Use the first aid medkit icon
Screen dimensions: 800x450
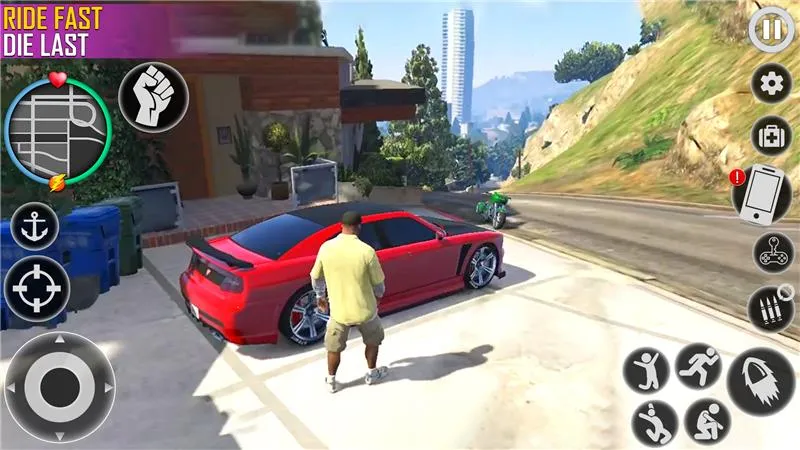(x=771, y=137)
